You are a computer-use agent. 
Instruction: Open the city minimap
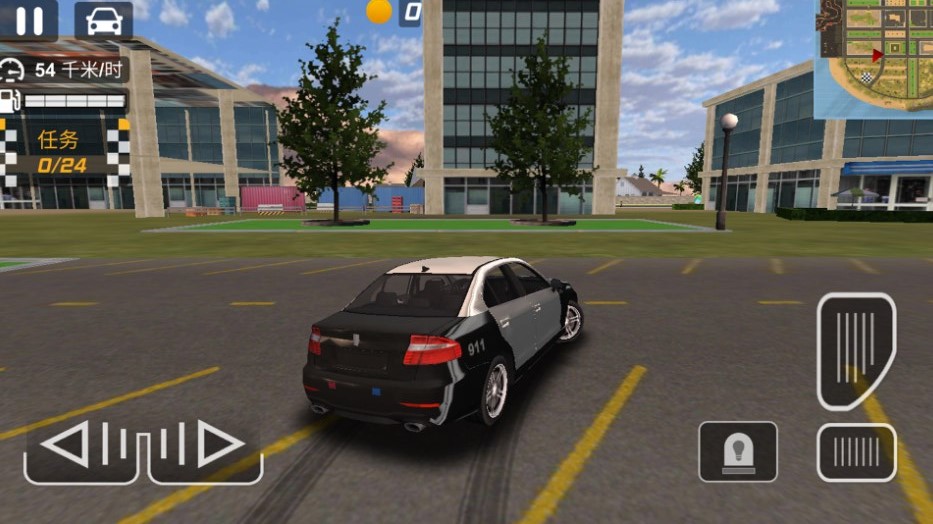875,57
